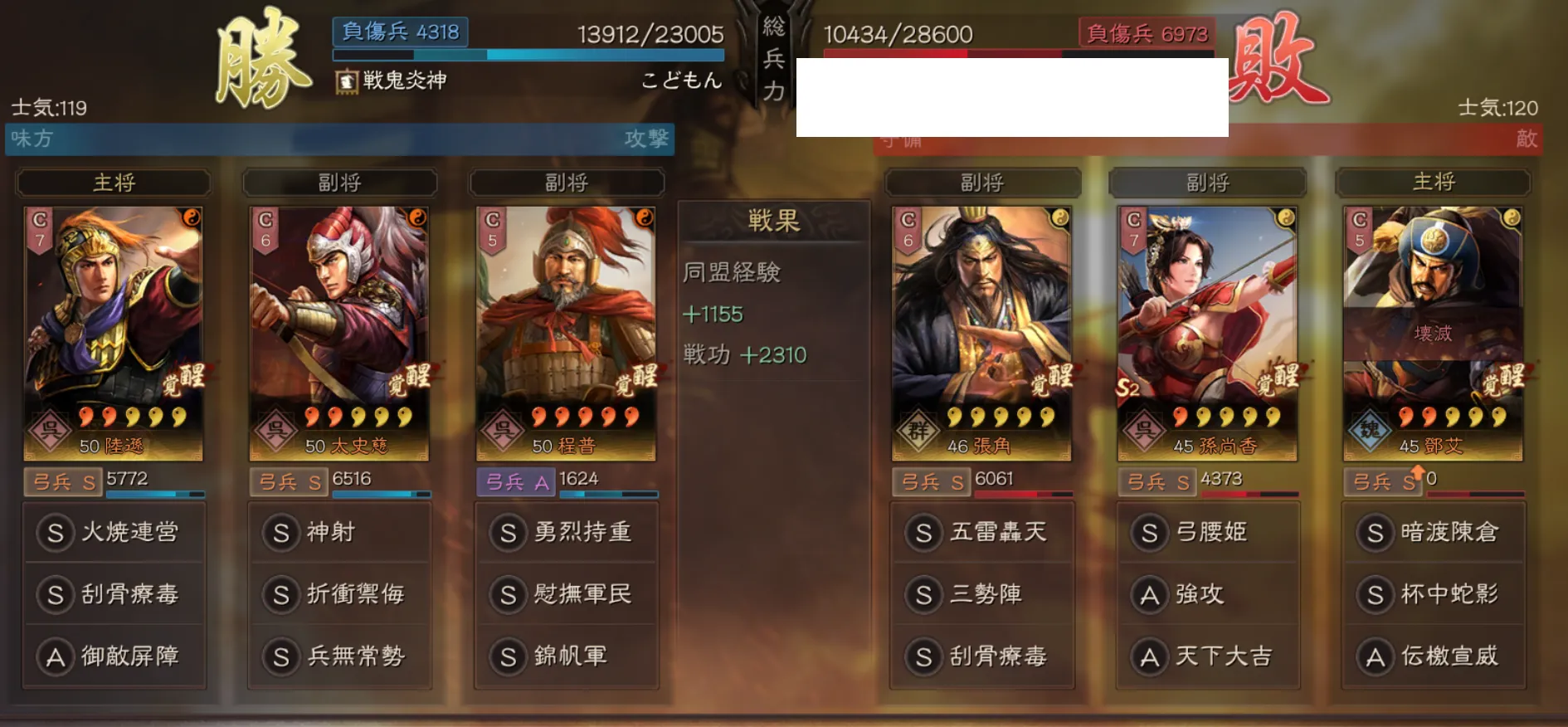The image size is (1568, 727).
Task: View the 折衝禦侮 skill
Action: point(340,594)
